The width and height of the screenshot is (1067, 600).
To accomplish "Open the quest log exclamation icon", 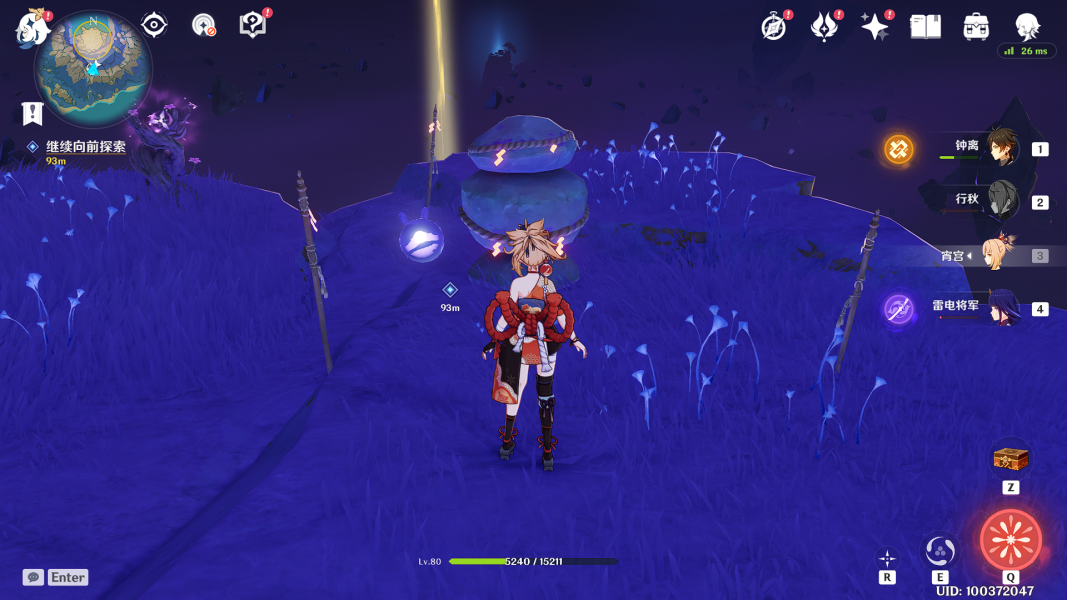I will [x=33, y=113].
